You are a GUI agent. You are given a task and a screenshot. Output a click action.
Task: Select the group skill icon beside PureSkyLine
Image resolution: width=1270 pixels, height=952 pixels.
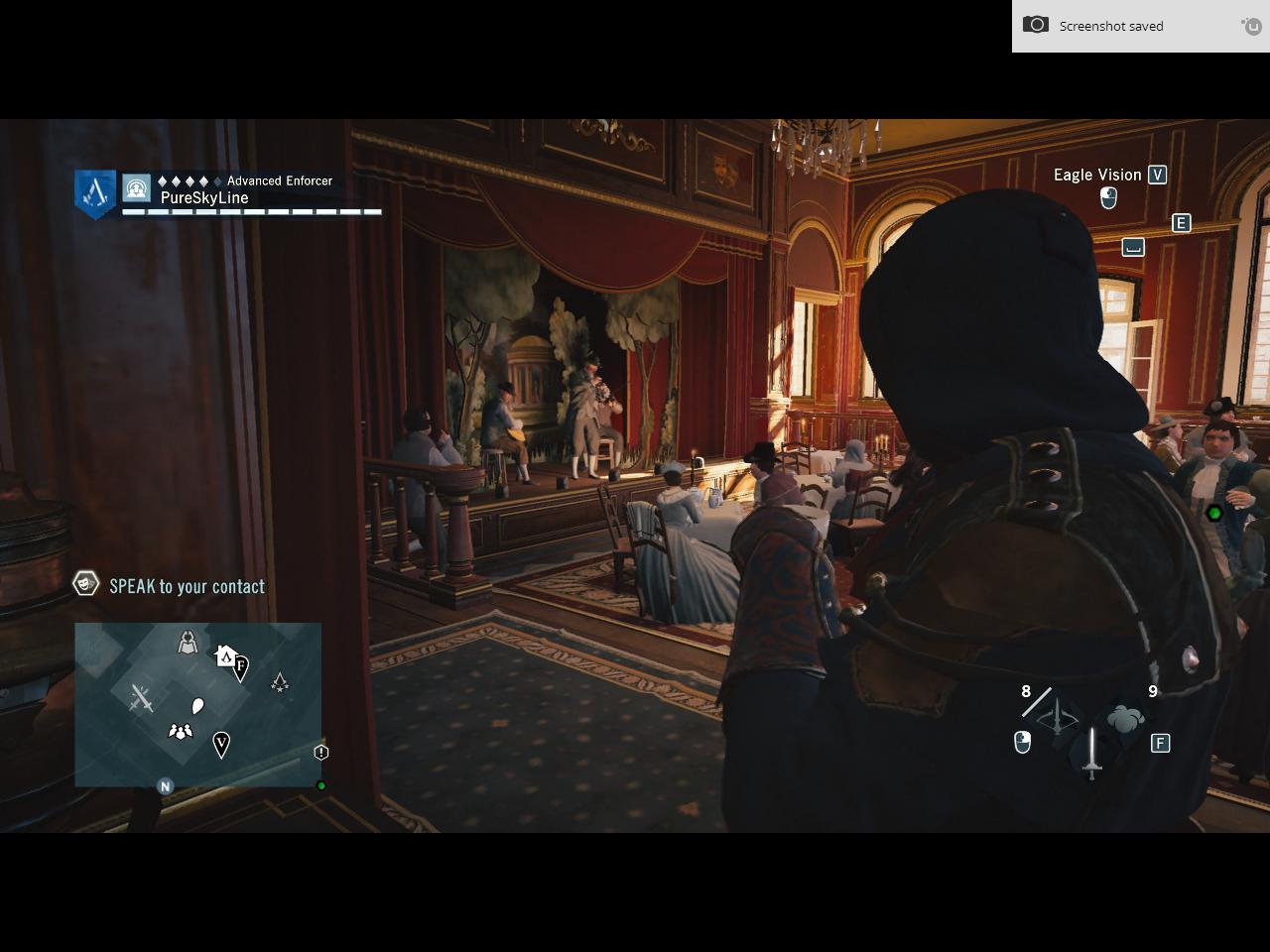(x=136, y=187)
